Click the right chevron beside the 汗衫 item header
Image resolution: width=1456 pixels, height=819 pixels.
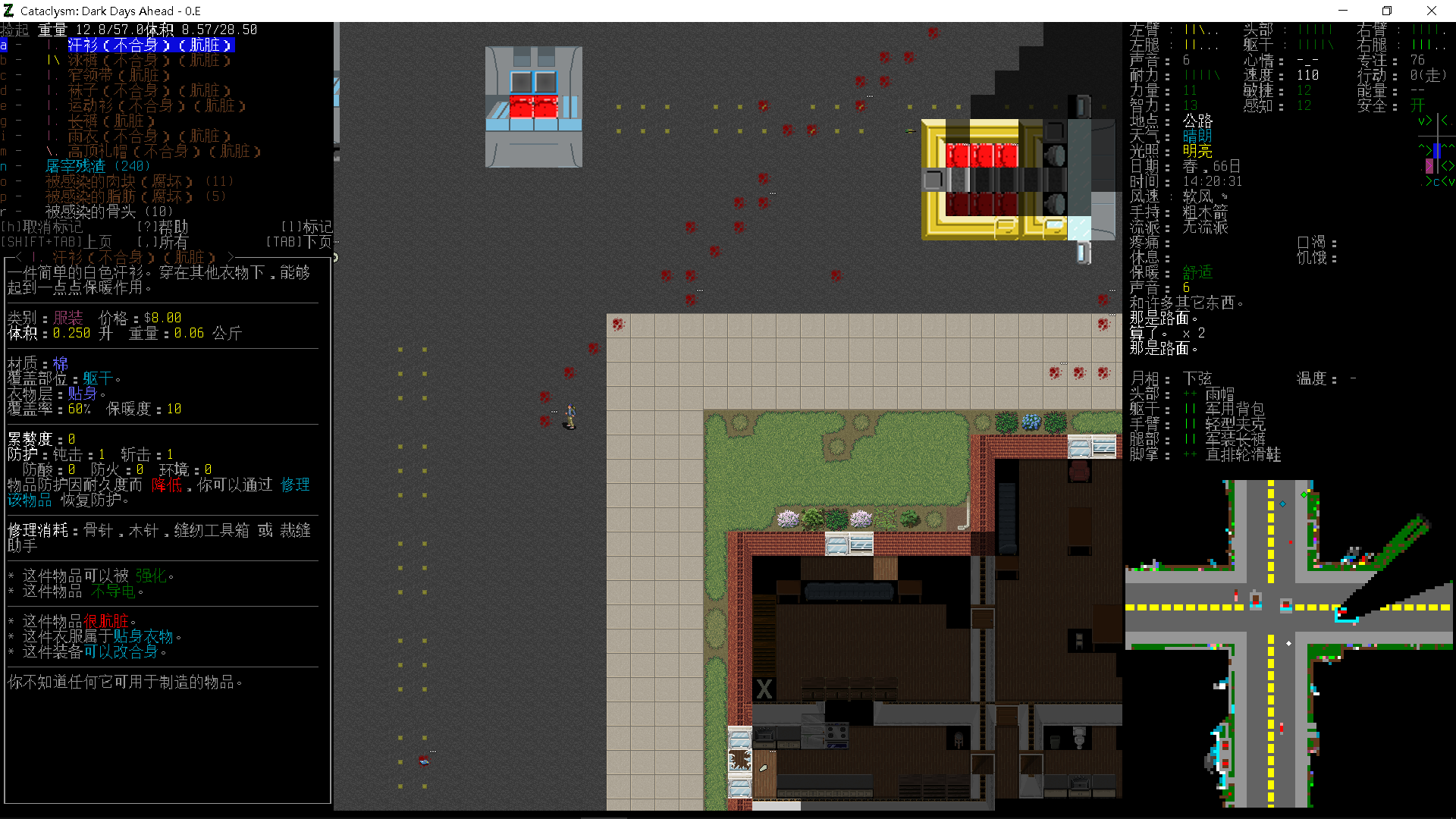tap(231, 256)
